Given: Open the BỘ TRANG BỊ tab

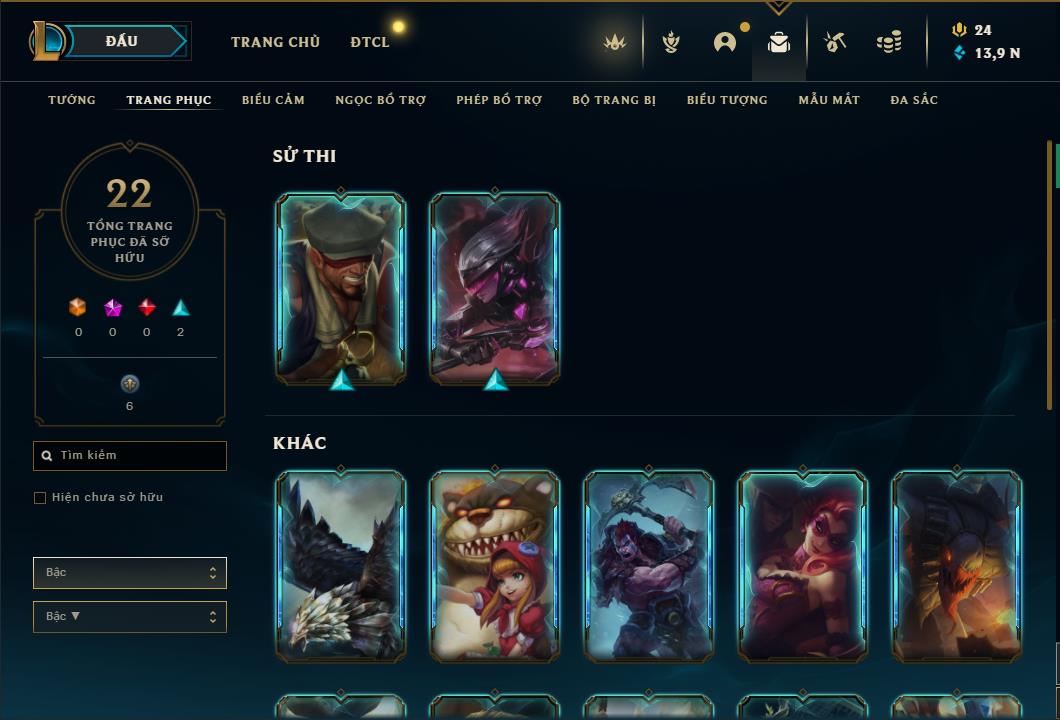Looking at the screenshot, I should (614, 100).
